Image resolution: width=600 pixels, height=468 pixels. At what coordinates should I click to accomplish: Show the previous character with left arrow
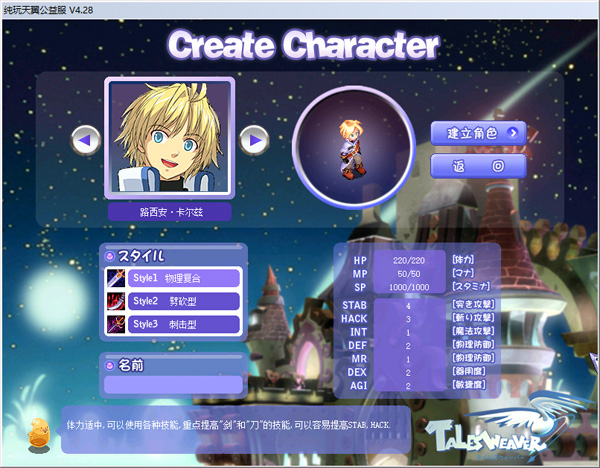coord(86,140)
